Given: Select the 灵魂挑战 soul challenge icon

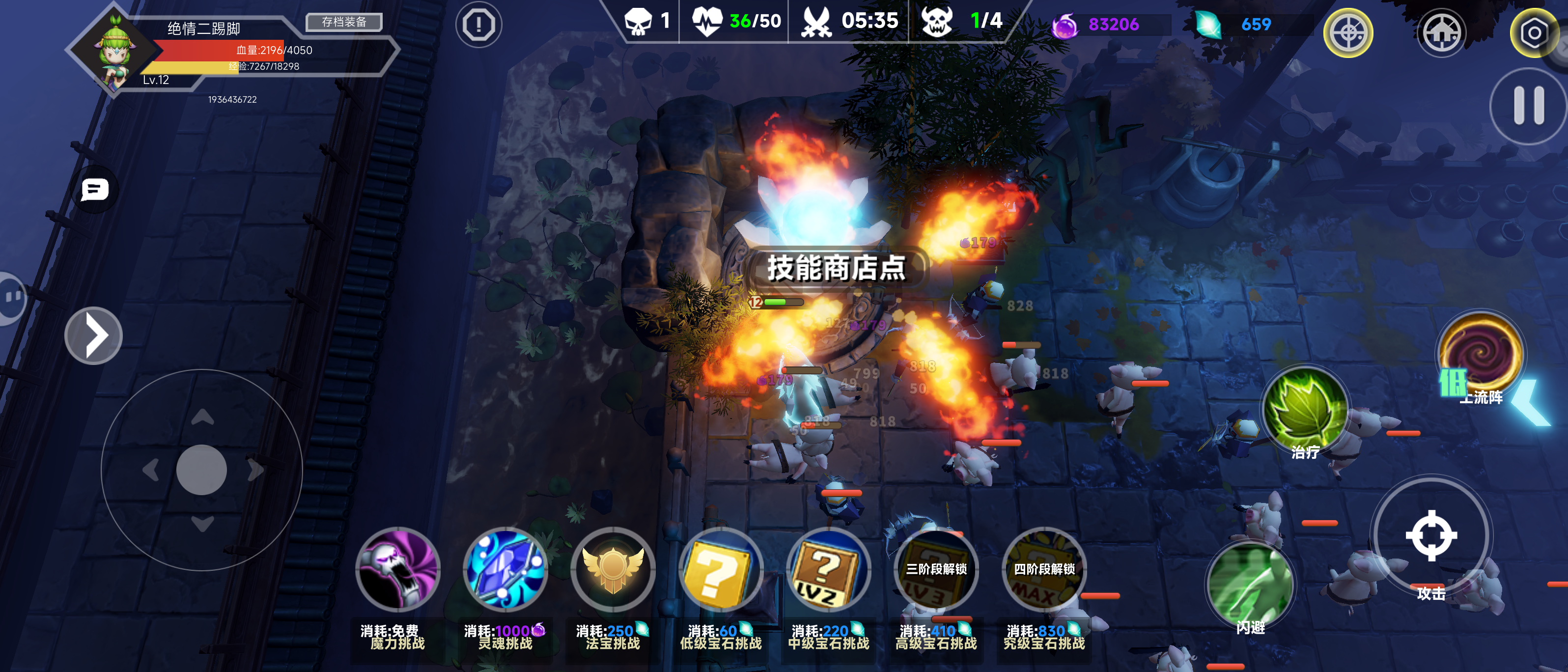Looking at the screenshot, I should pyautogui.click(x=506, y=570).
